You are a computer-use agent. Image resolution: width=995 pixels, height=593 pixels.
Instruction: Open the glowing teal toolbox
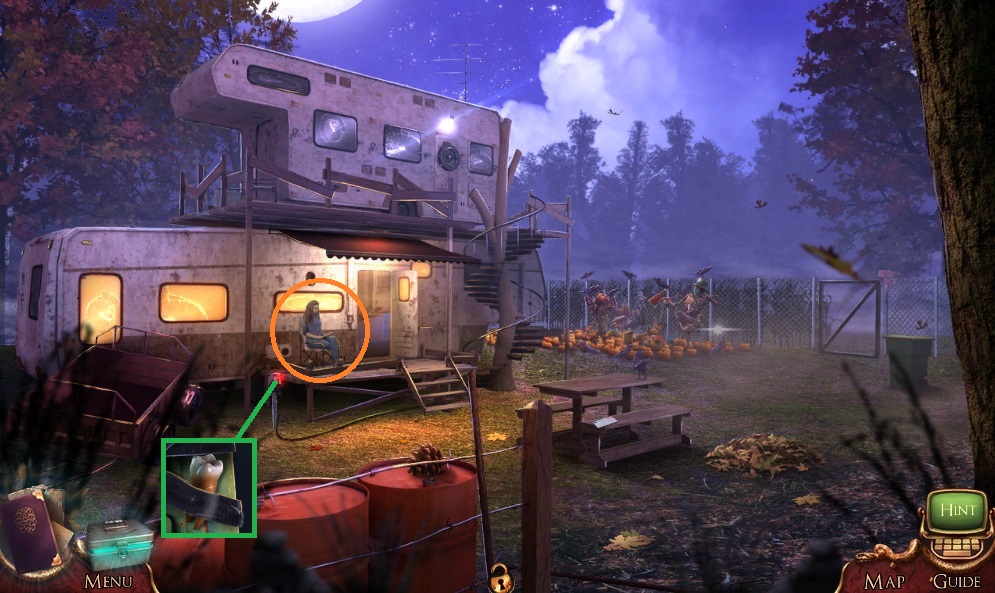[x=118, y=543]
